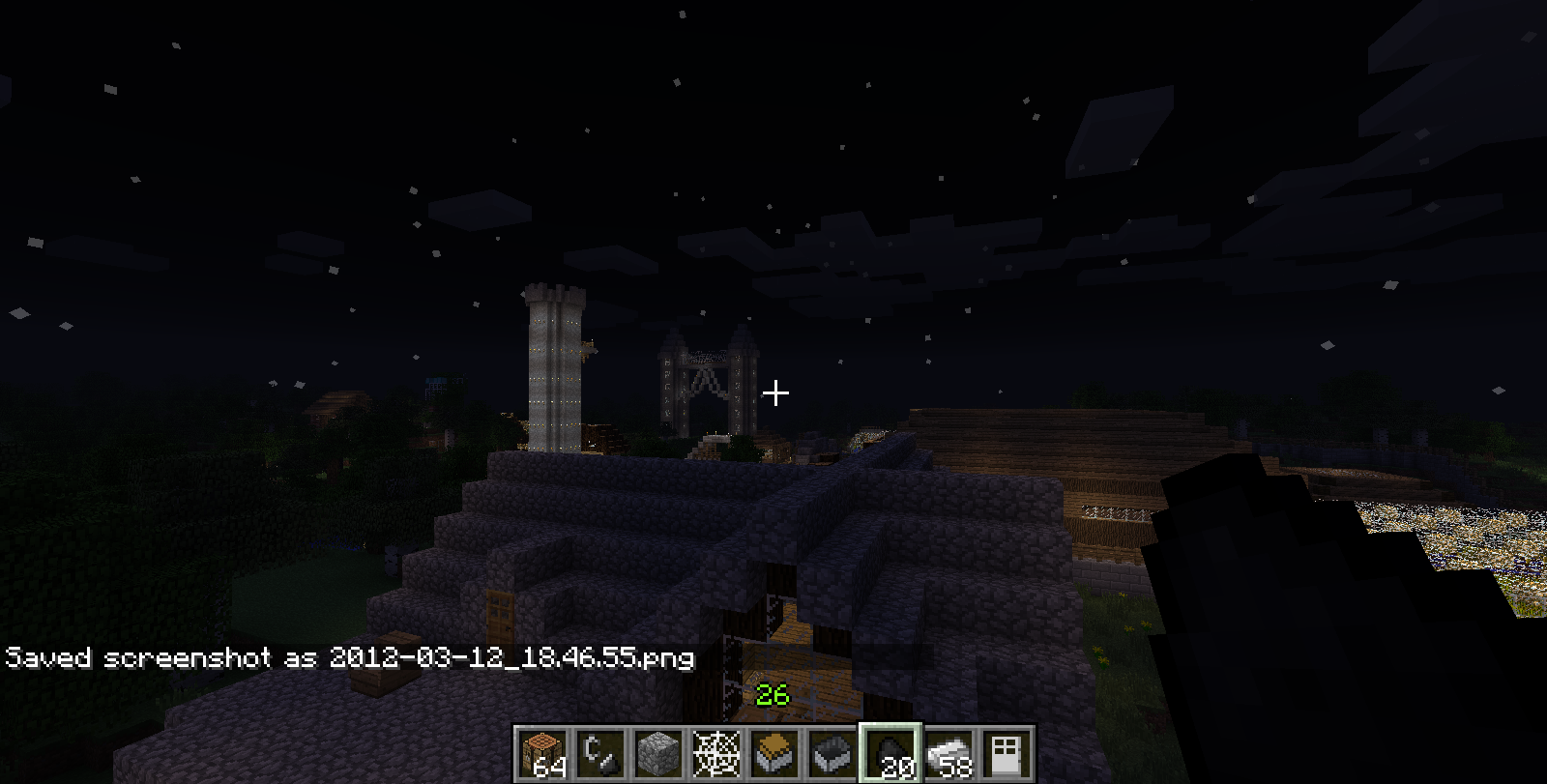Switch to the iron ingot stack
Screen dimensions: 1547x784
[x=949, y=753]
